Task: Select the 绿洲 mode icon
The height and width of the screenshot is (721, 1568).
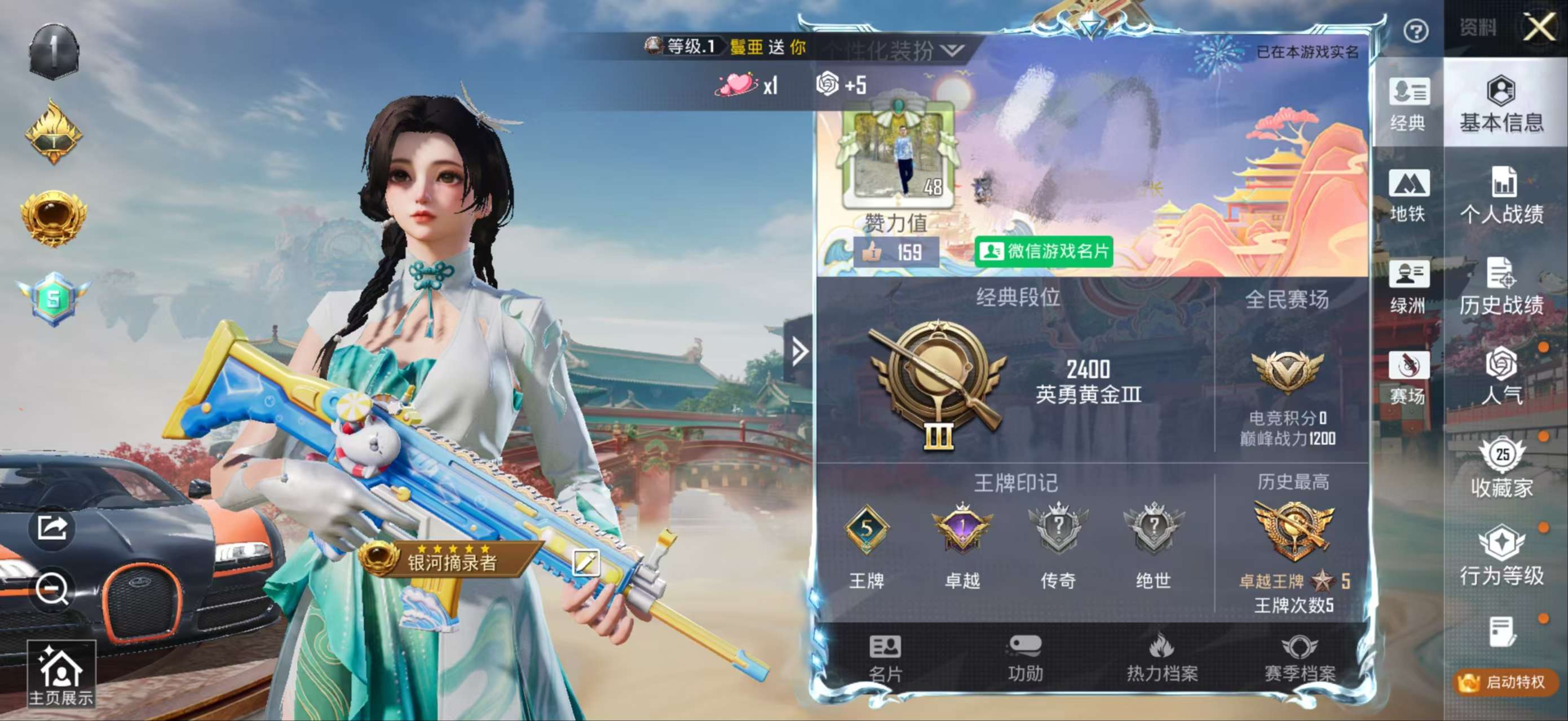Action: [1409, 289]
